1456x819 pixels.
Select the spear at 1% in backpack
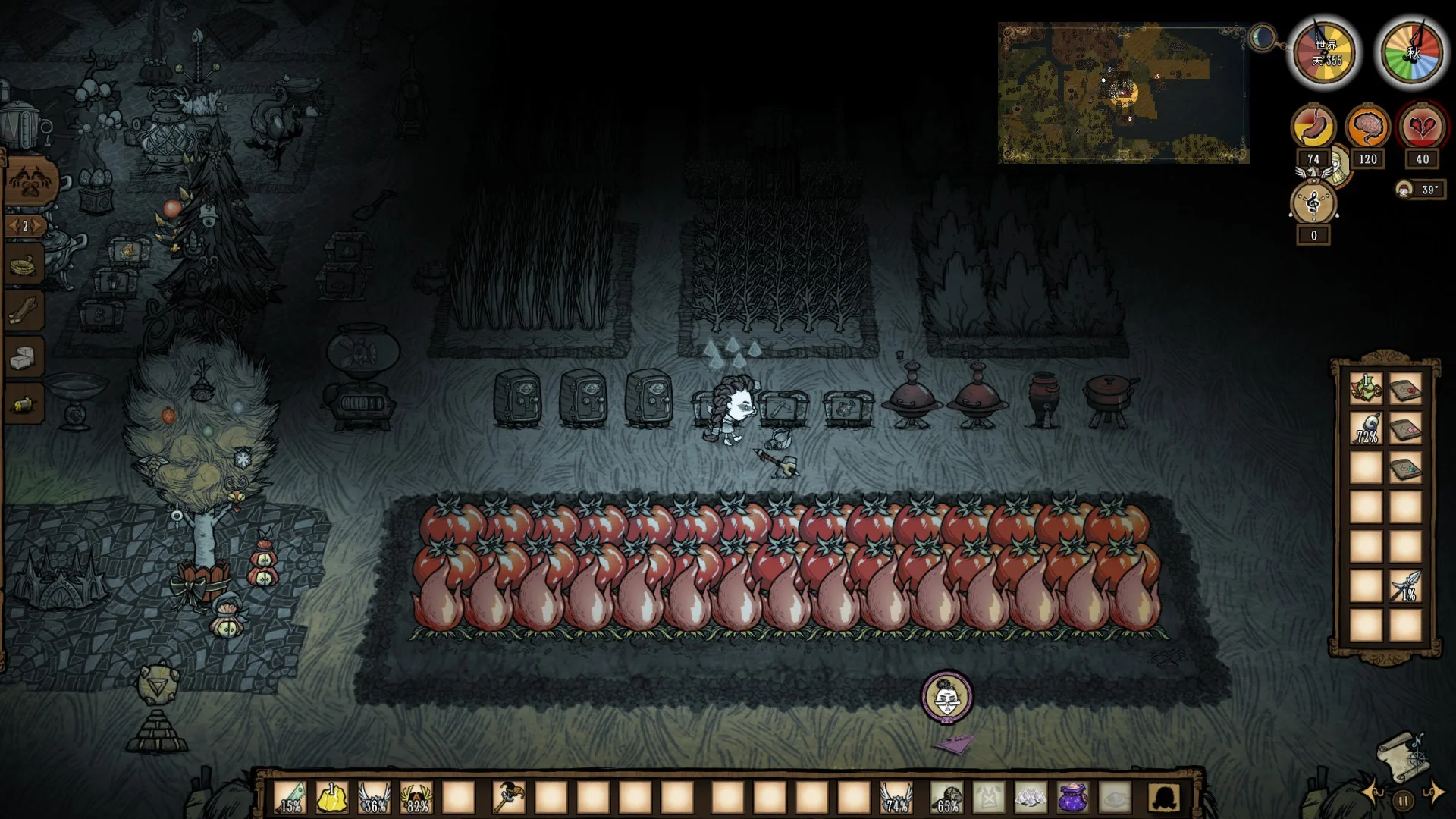[x=1405, y=586]
